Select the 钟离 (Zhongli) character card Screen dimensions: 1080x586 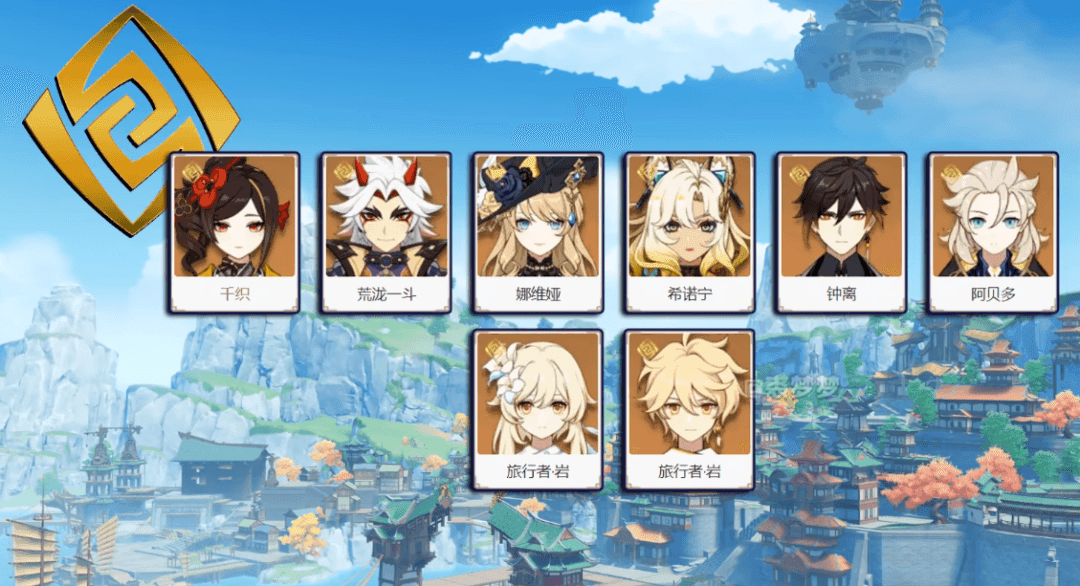click(x=841, y=232)
